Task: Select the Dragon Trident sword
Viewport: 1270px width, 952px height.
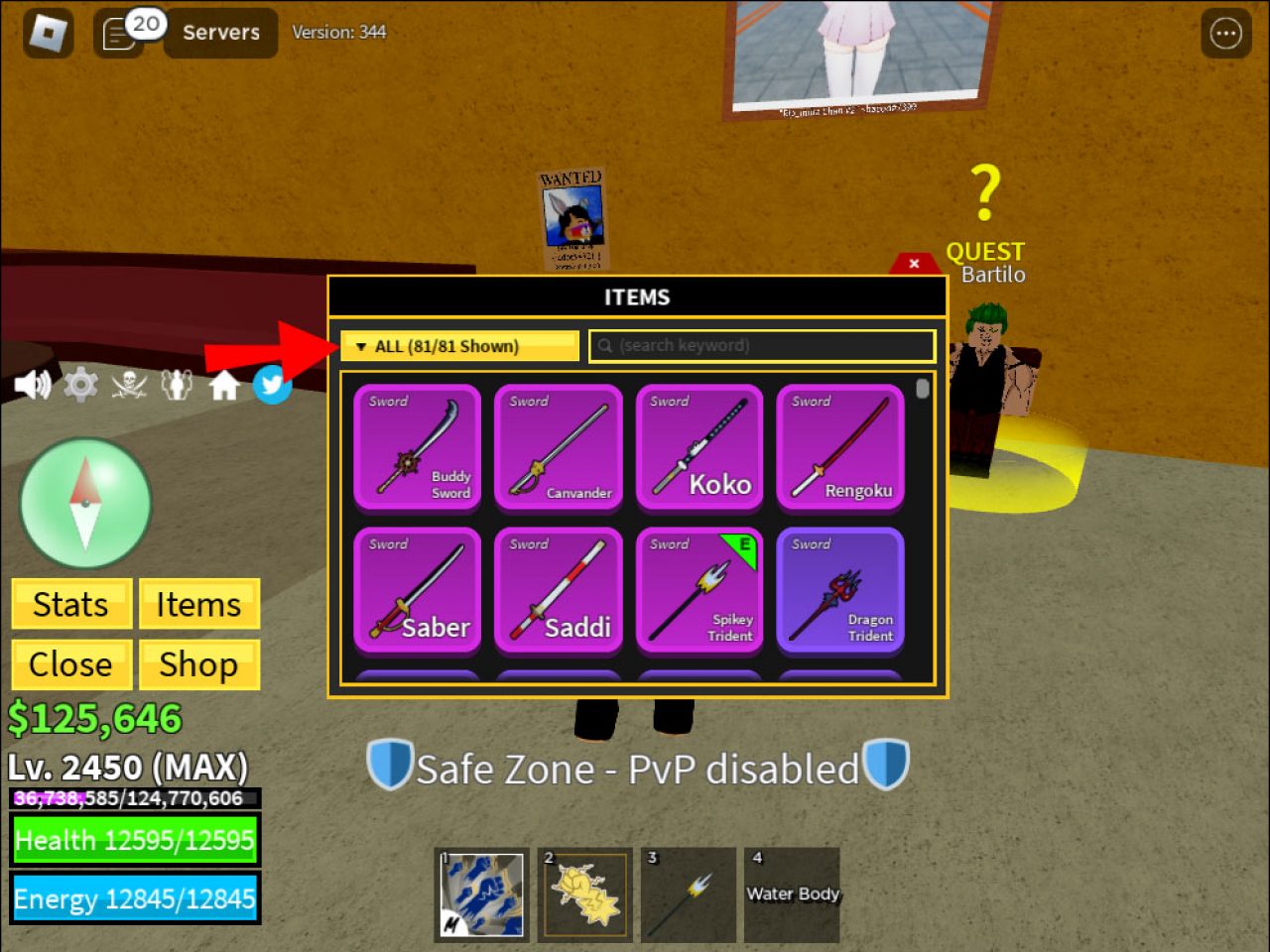Action: [x=840, y=590]
